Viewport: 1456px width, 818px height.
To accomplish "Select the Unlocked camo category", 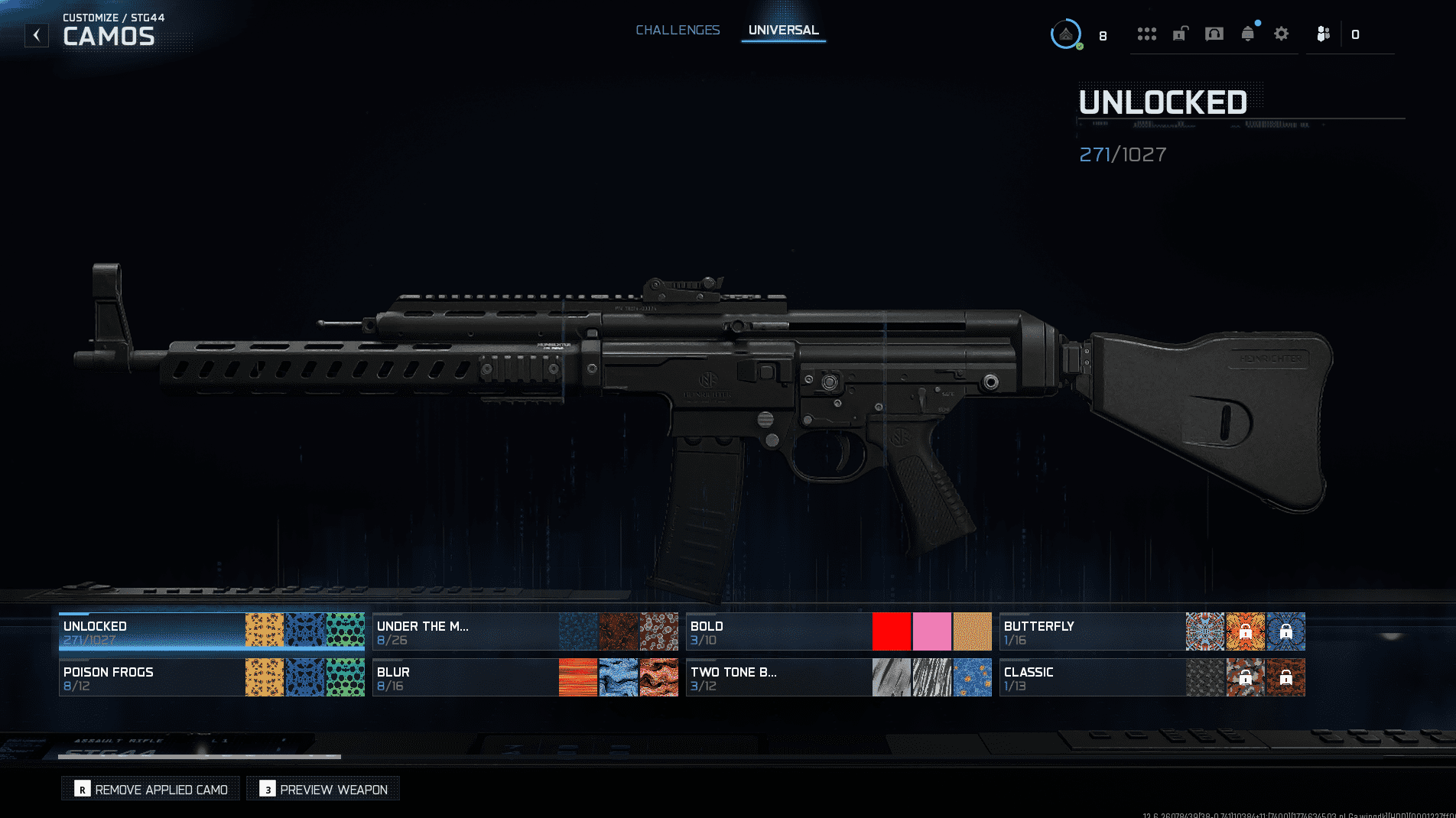I will (x=151, y=632).
